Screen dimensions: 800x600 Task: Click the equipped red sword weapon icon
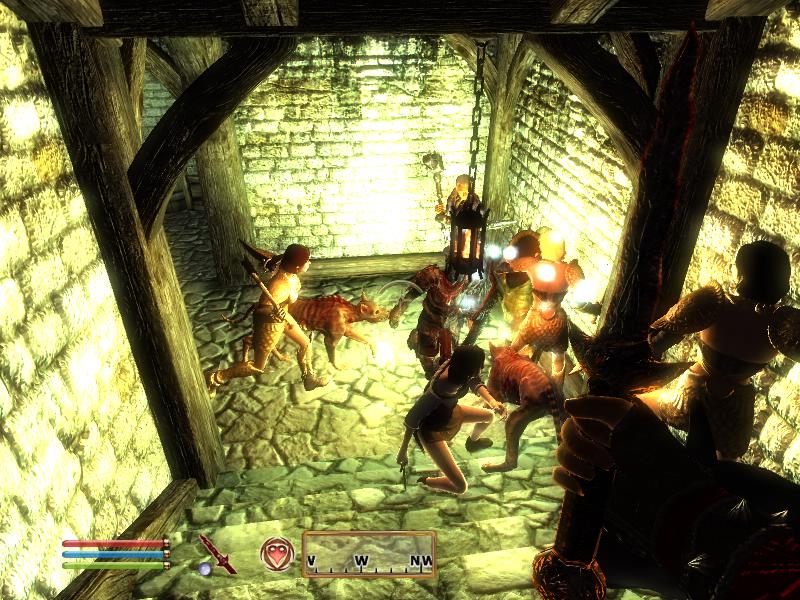[216, 553]
